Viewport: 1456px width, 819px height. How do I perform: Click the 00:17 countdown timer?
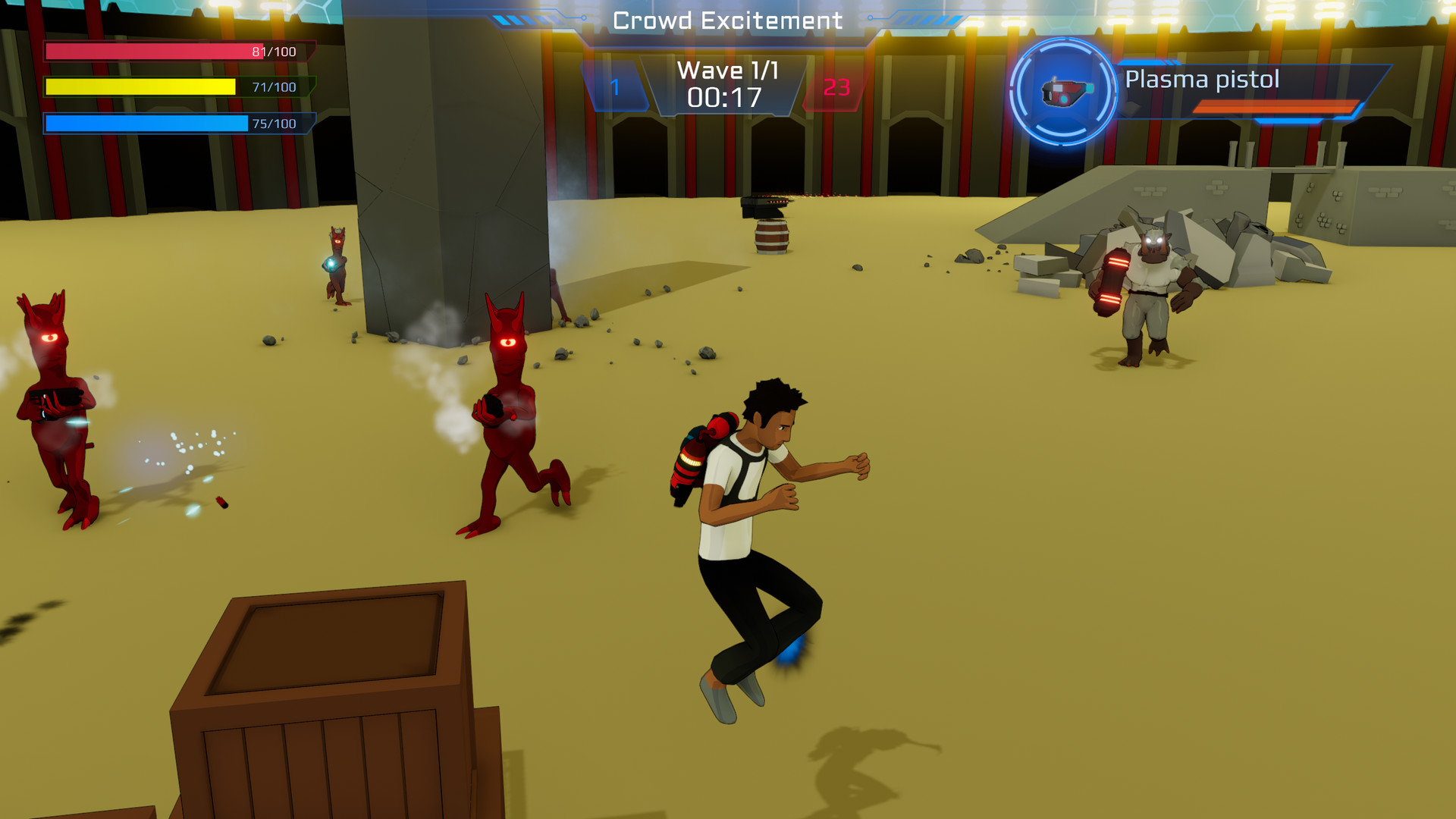pyautogui.click(x=726, y=97)
